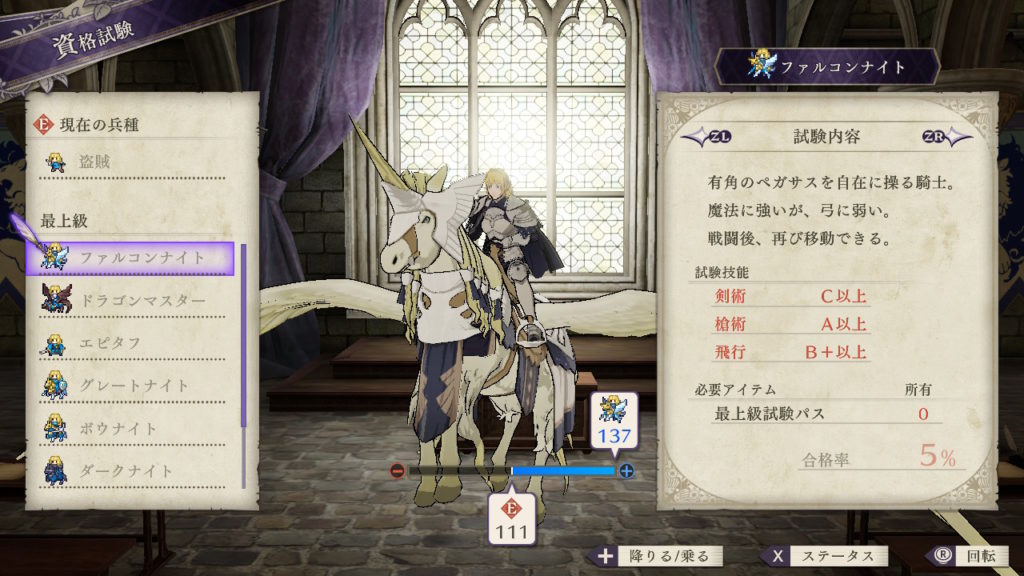Click the red minus button on comparison bar
Viewport: 1024px width, 576px height.
click(x=397, y=470)
